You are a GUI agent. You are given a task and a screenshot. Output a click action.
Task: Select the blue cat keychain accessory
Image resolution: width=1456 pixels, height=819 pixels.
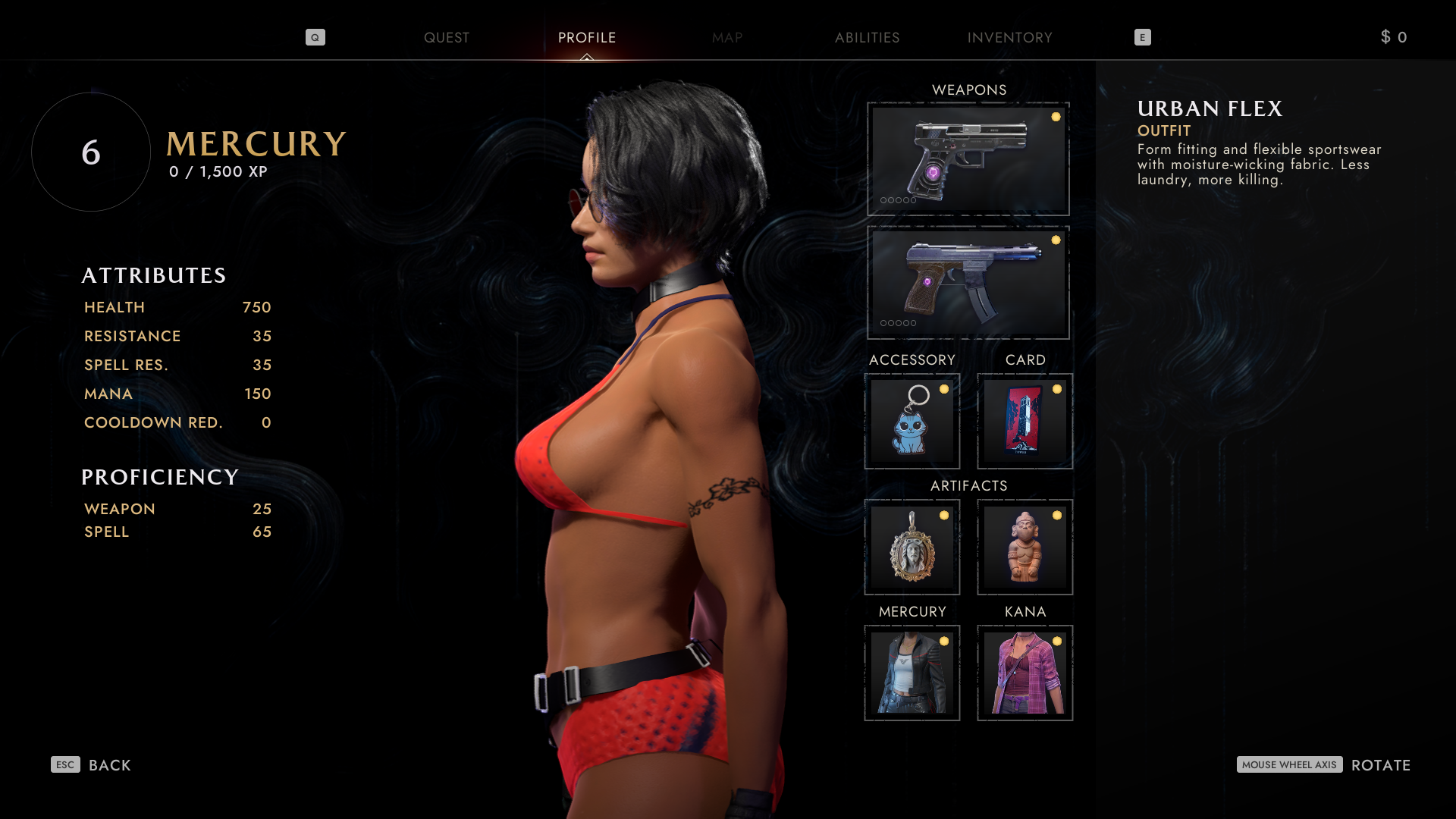tap(912, 421)
